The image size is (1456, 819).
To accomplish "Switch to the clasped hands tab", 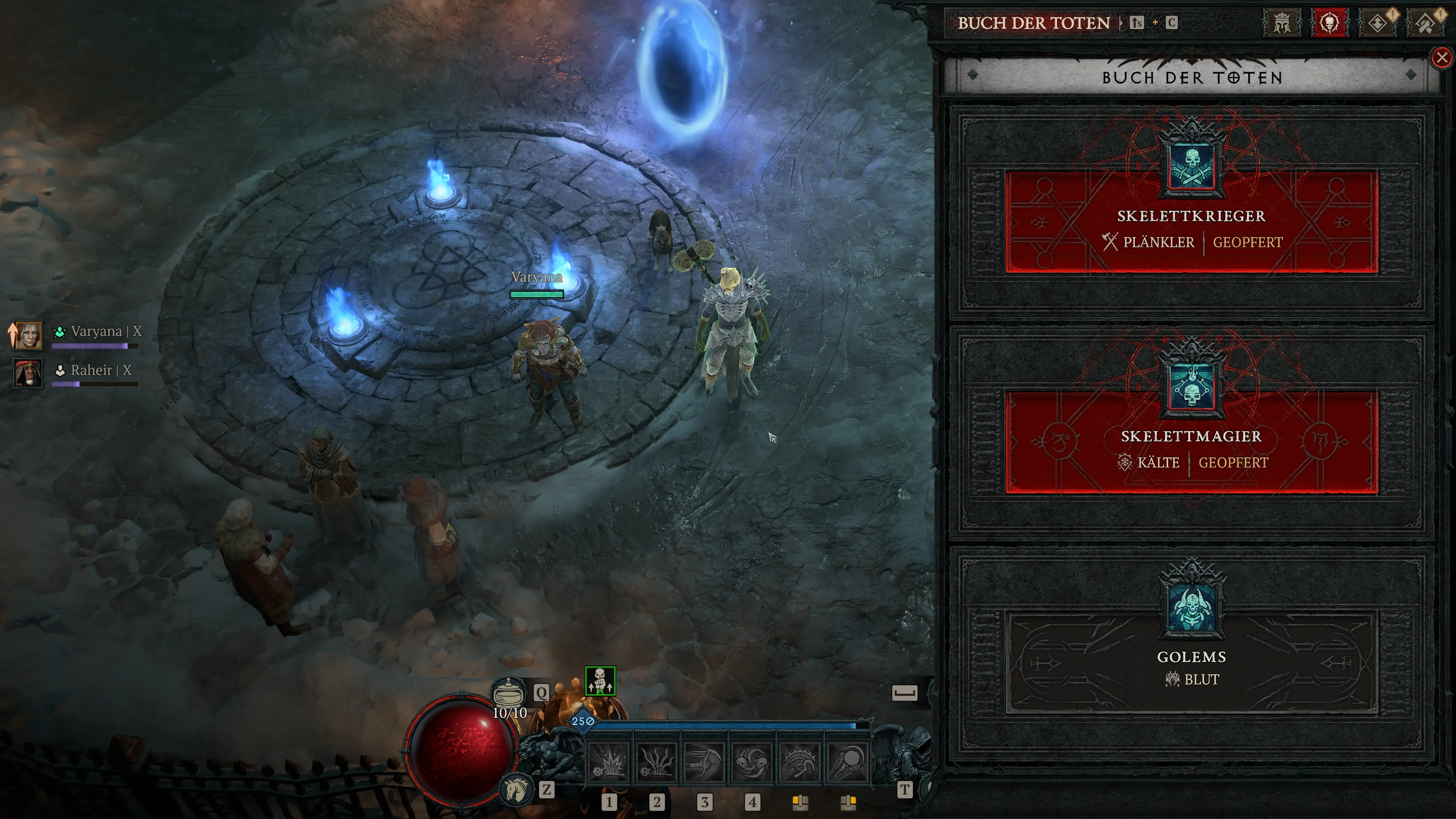I will tap(1425, 23).
